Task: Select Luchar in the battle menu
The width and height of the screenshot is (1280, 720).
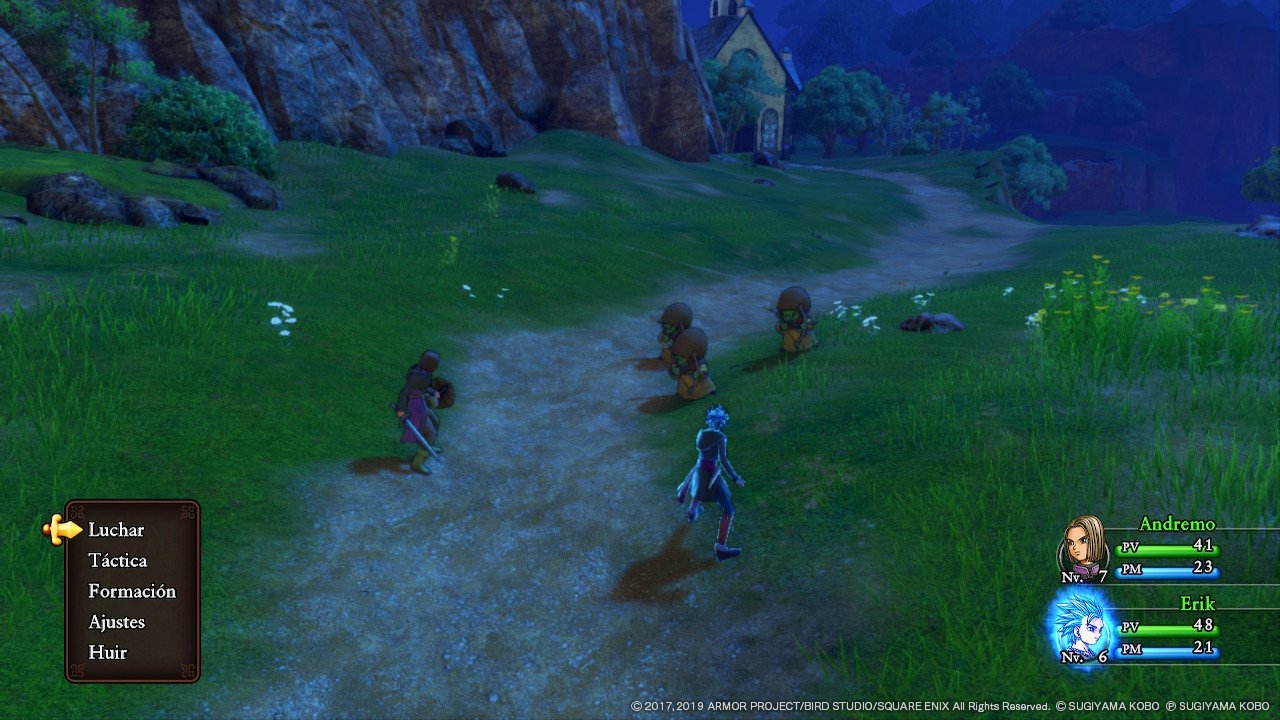Action: [116, 530]
